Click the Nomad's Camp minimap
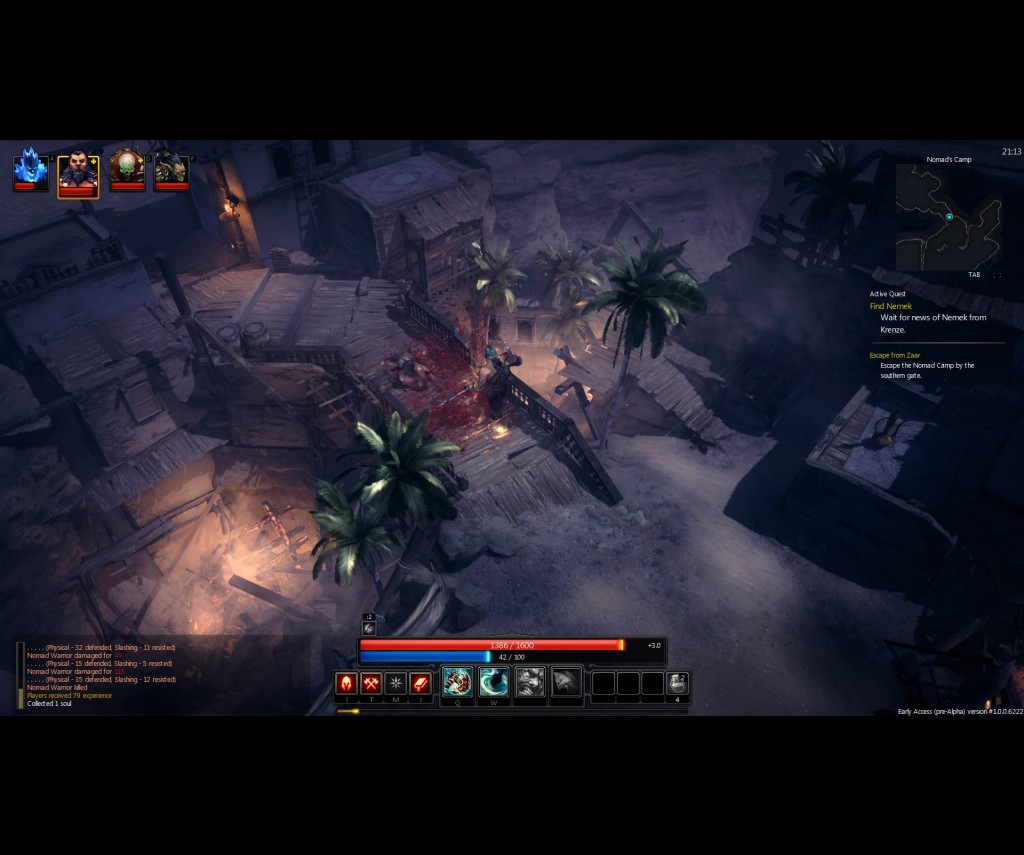Screen dimensions: 1024x855 (x=948, y=217)
